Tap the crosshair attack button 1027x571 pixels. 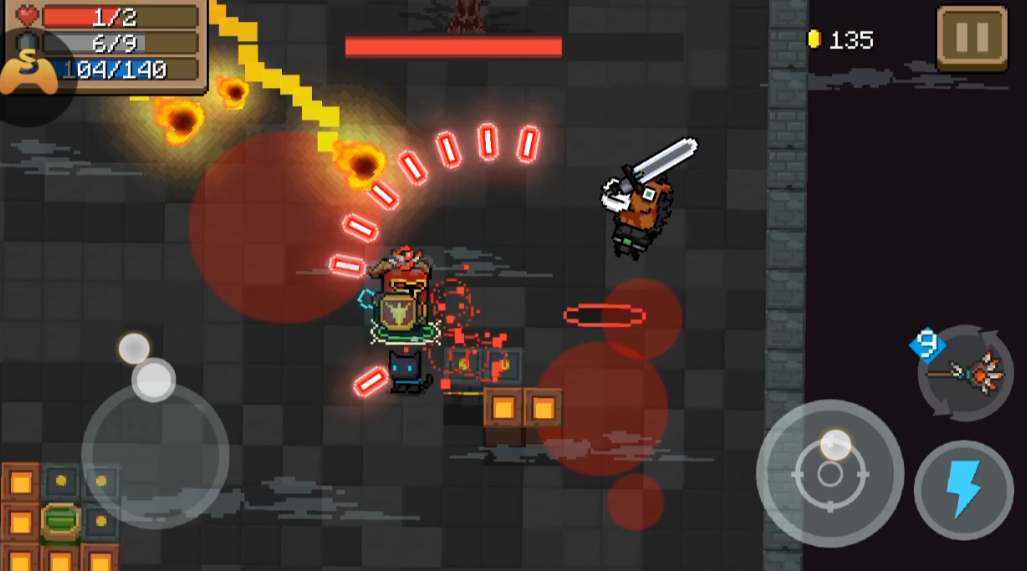coord(830,472)
